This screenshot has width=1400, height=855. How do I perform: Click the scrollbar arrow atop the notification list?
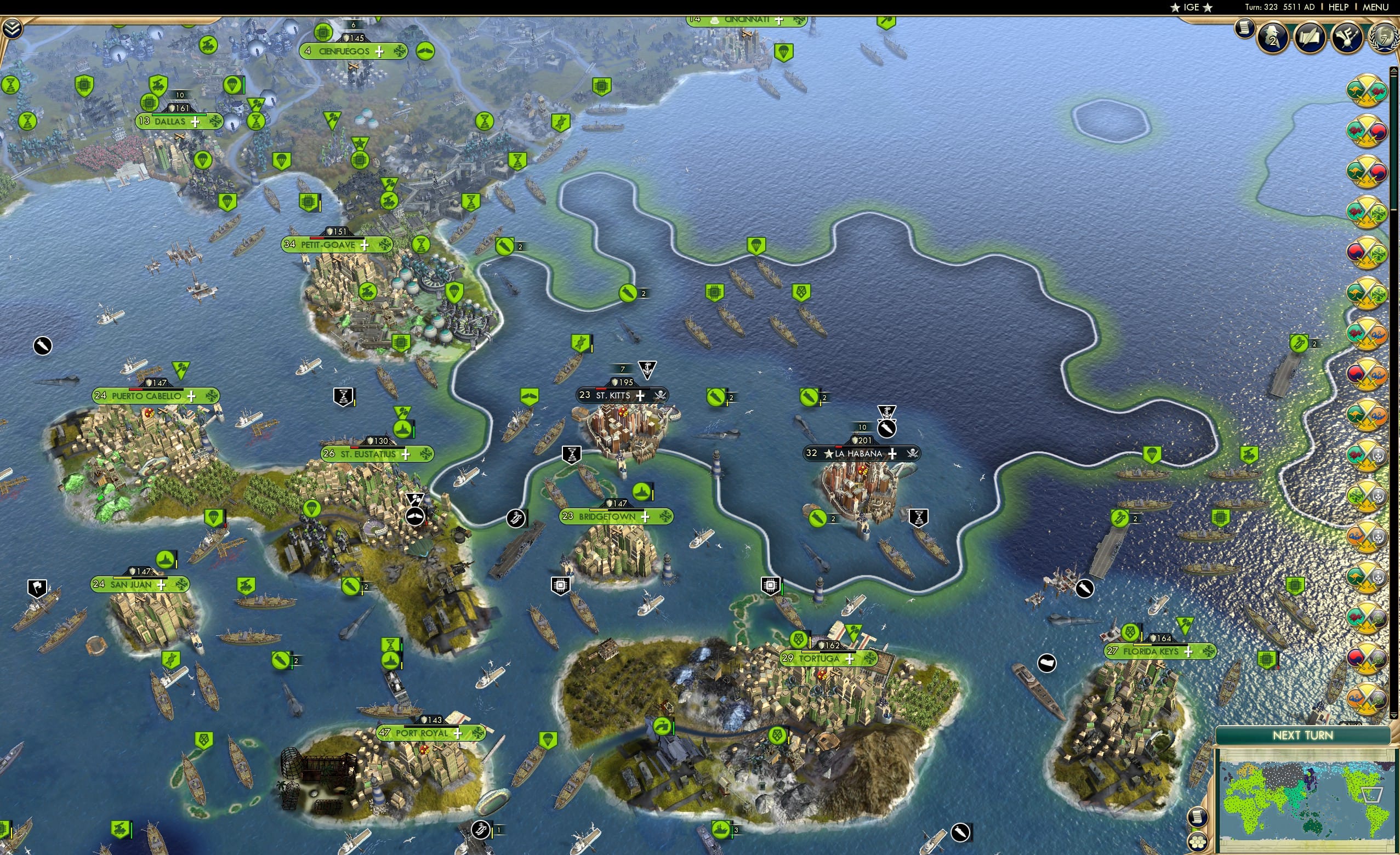pyautogui.click(x=1394, y=69)
